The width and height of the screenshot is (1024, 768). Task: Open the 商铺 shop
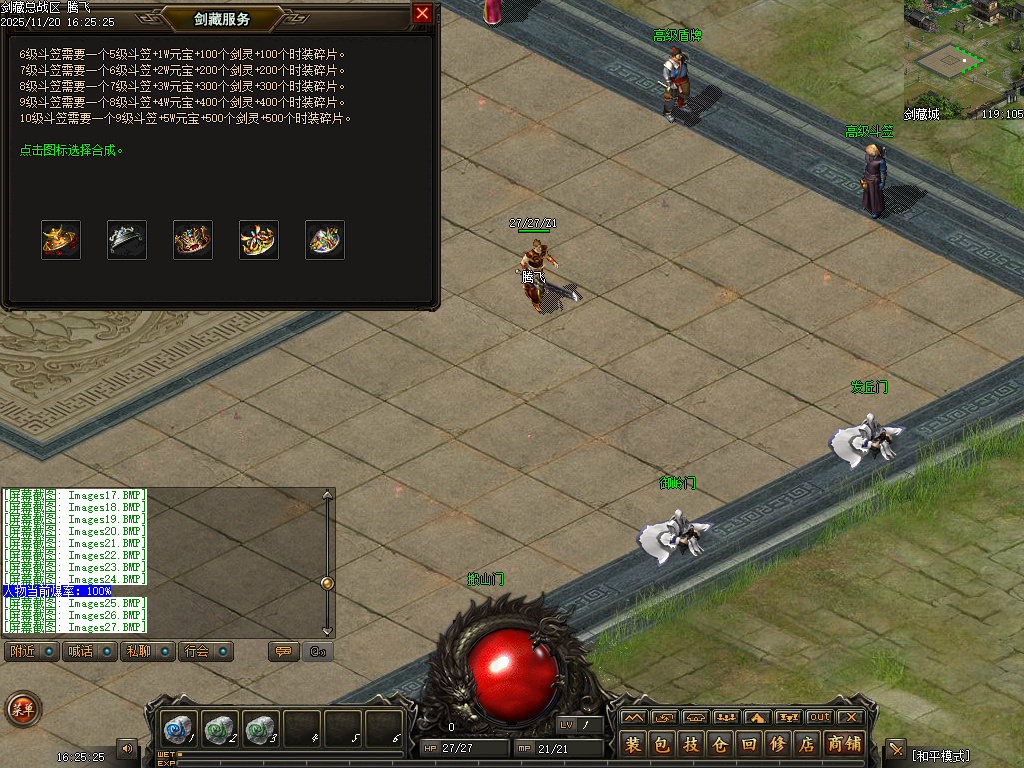coord(845,744)
